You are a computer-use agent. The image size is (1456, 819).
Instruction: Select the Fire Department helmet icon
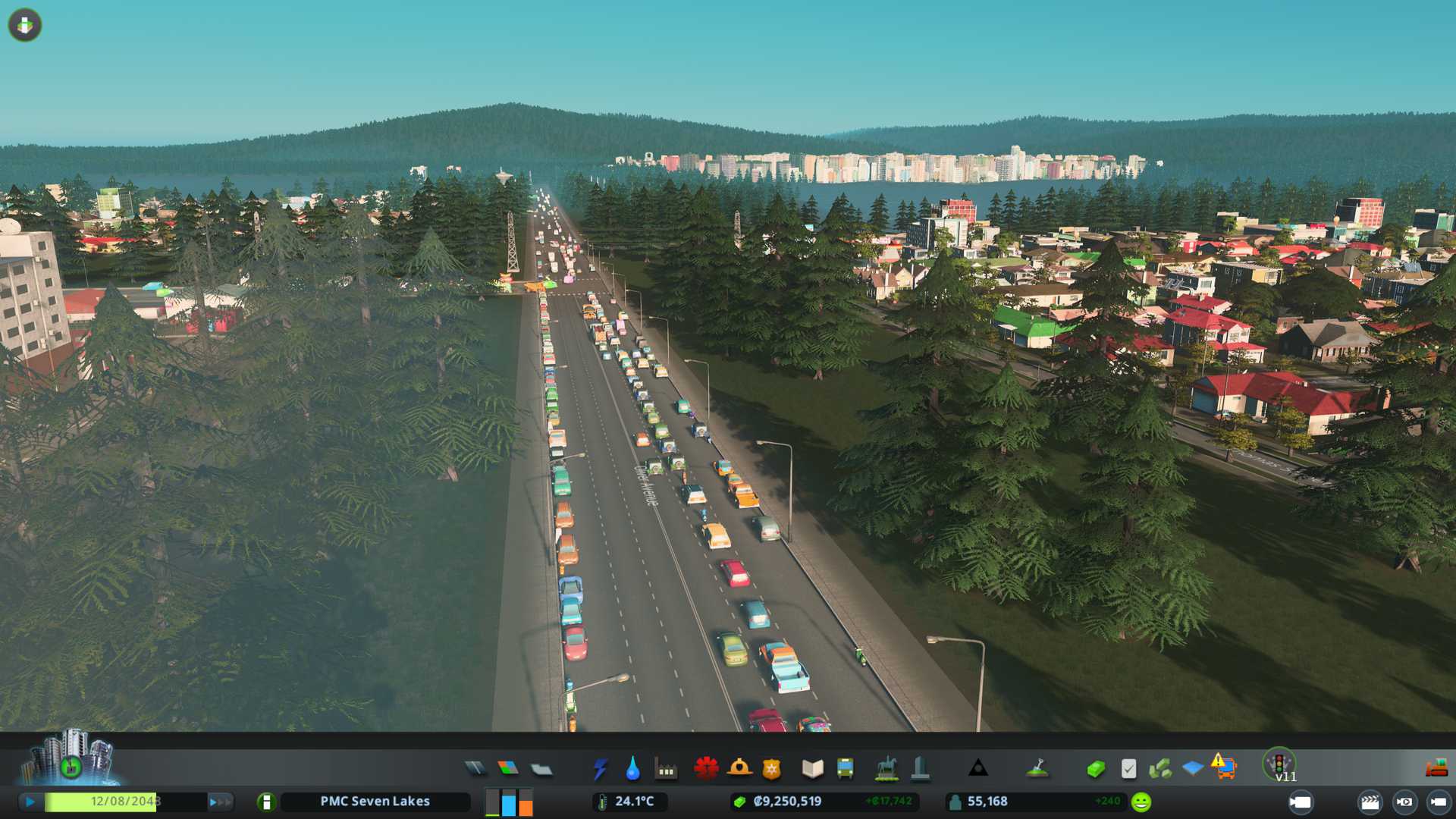pyautogui.click(x=739, y=769)
